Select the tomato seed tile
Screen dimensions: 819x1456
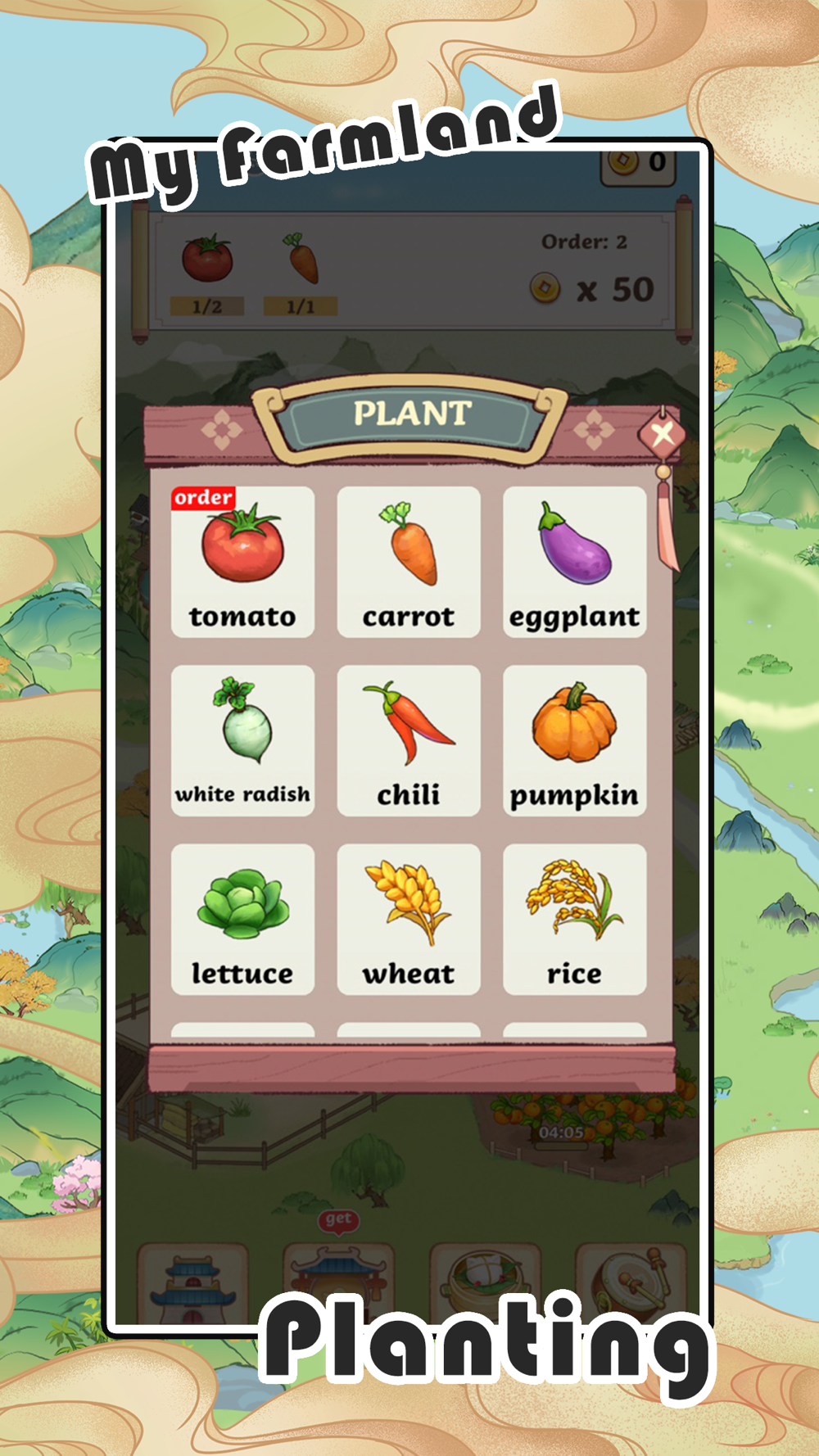pyautogui.click(x=242, y=562)
